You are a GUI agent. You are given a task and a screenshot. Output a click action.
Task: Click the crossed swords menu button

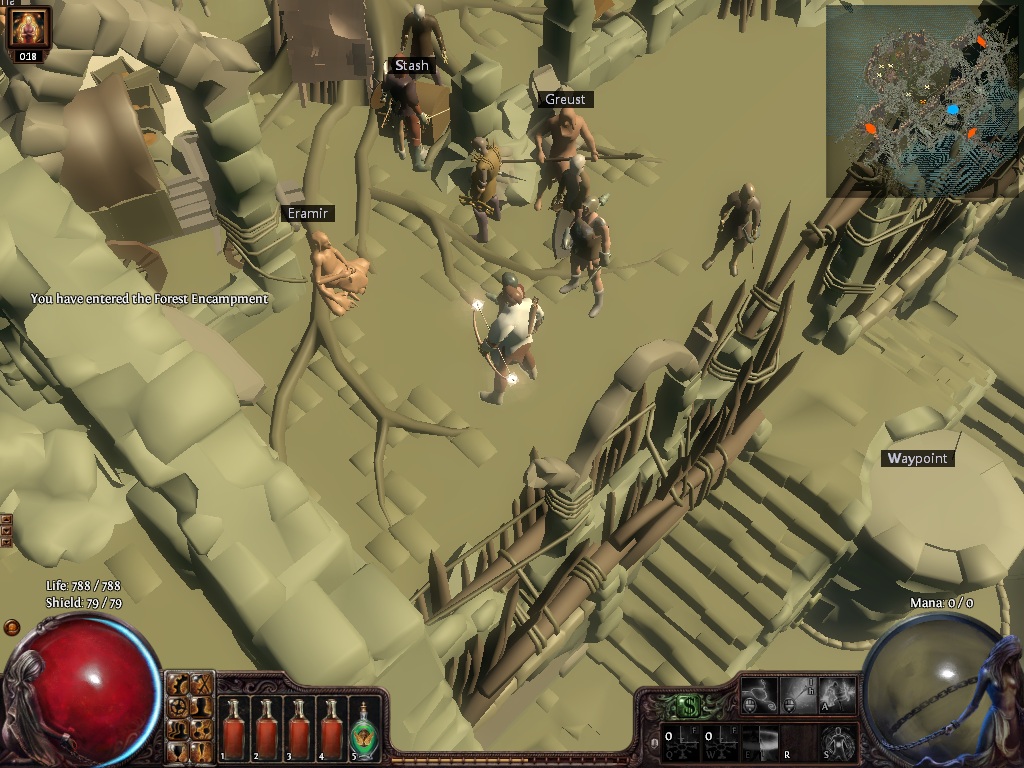pyautogui.click(x=201, y=684)
